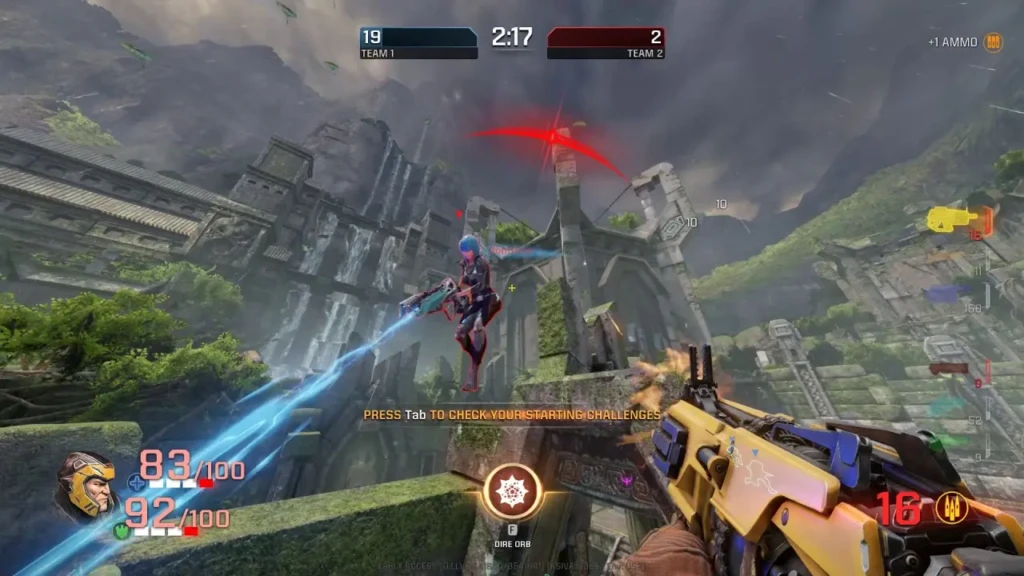Select the cyan weapon with 52 ammo
The image size is (1024, 576).
coord(947,405)
